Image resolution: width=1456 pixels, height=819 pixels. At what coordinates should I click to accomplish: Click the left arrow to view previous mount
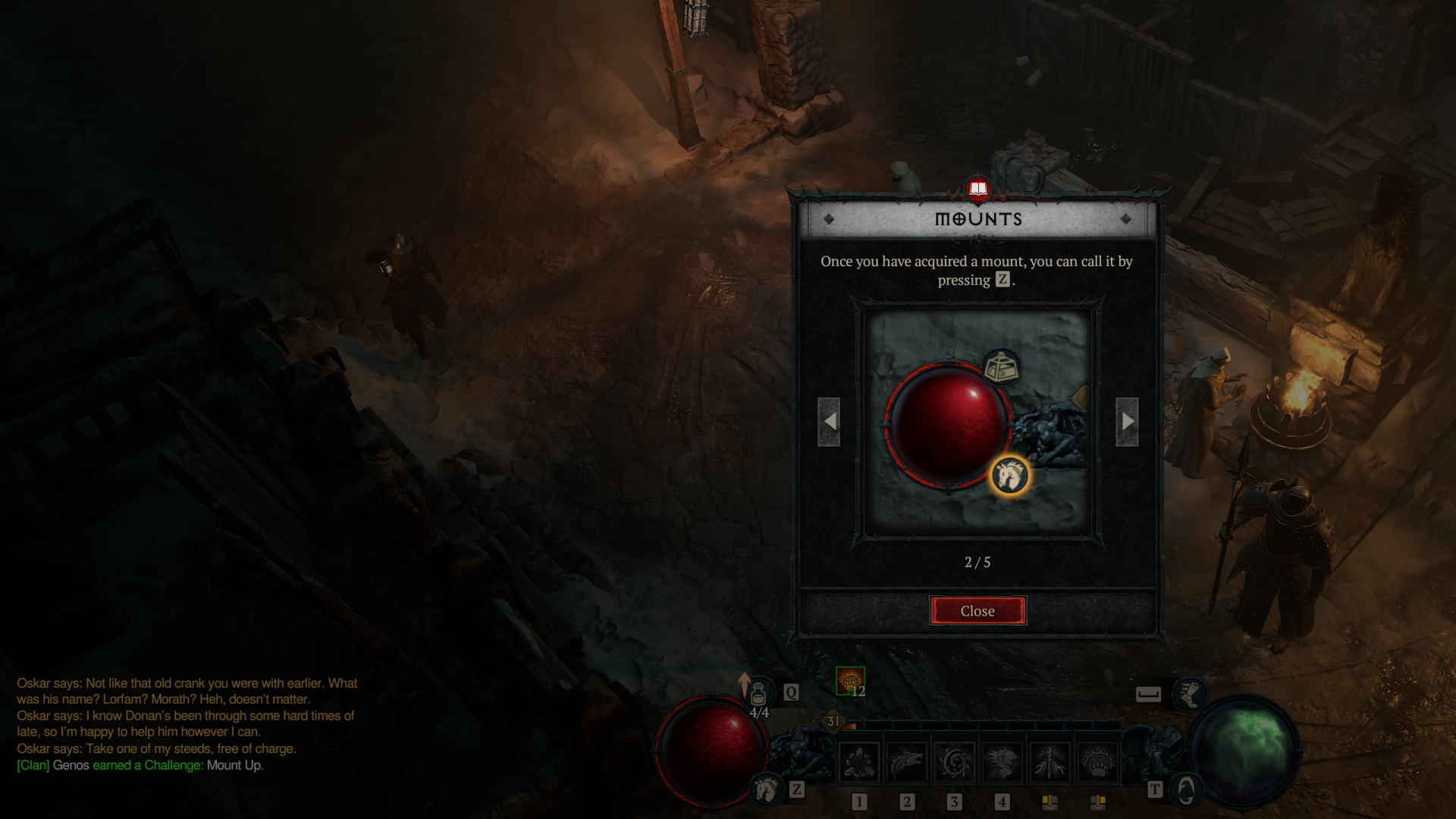(x=830, y=422)
